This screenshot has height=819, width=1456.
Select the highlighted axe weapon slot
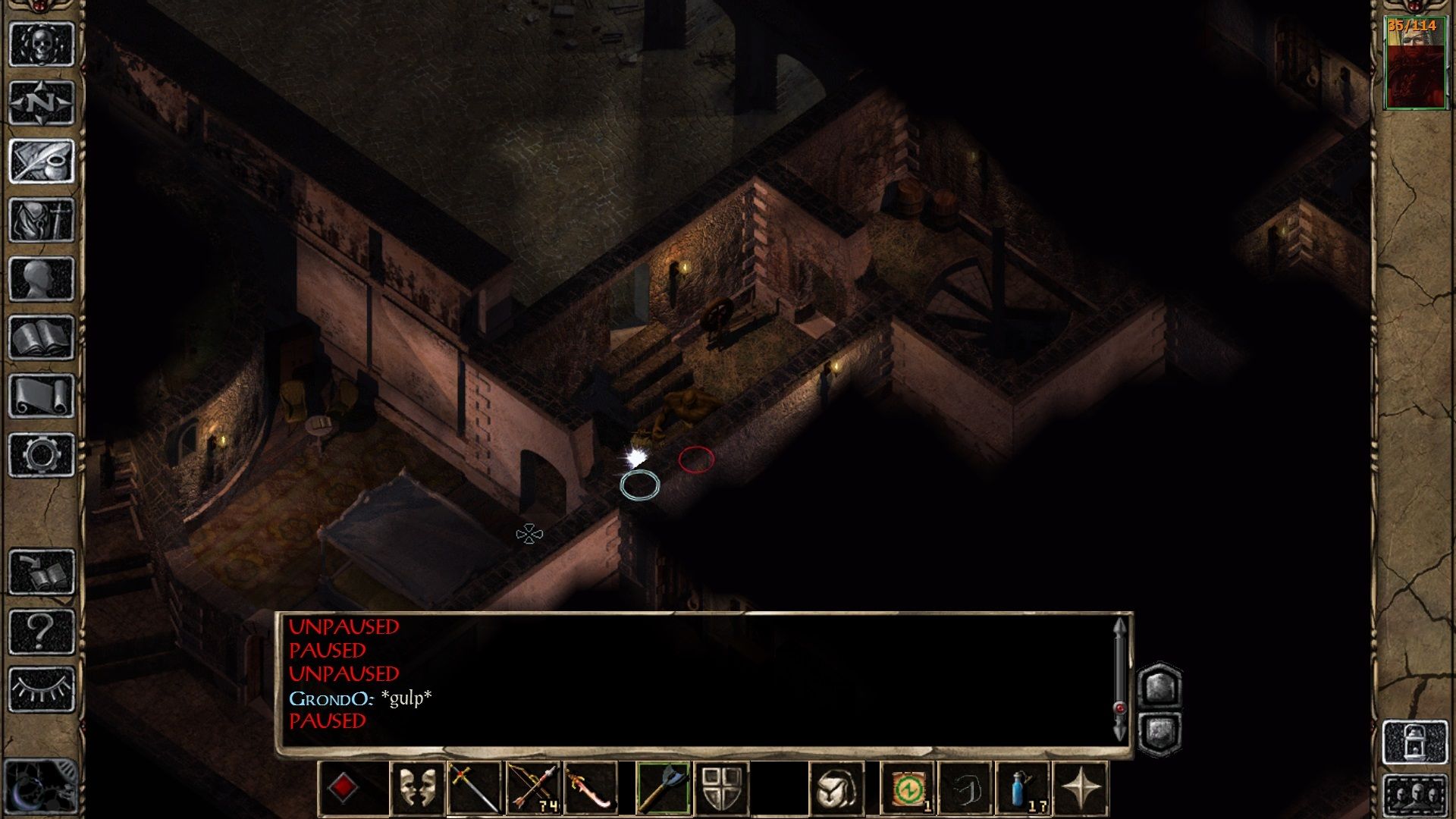point(662,789)
